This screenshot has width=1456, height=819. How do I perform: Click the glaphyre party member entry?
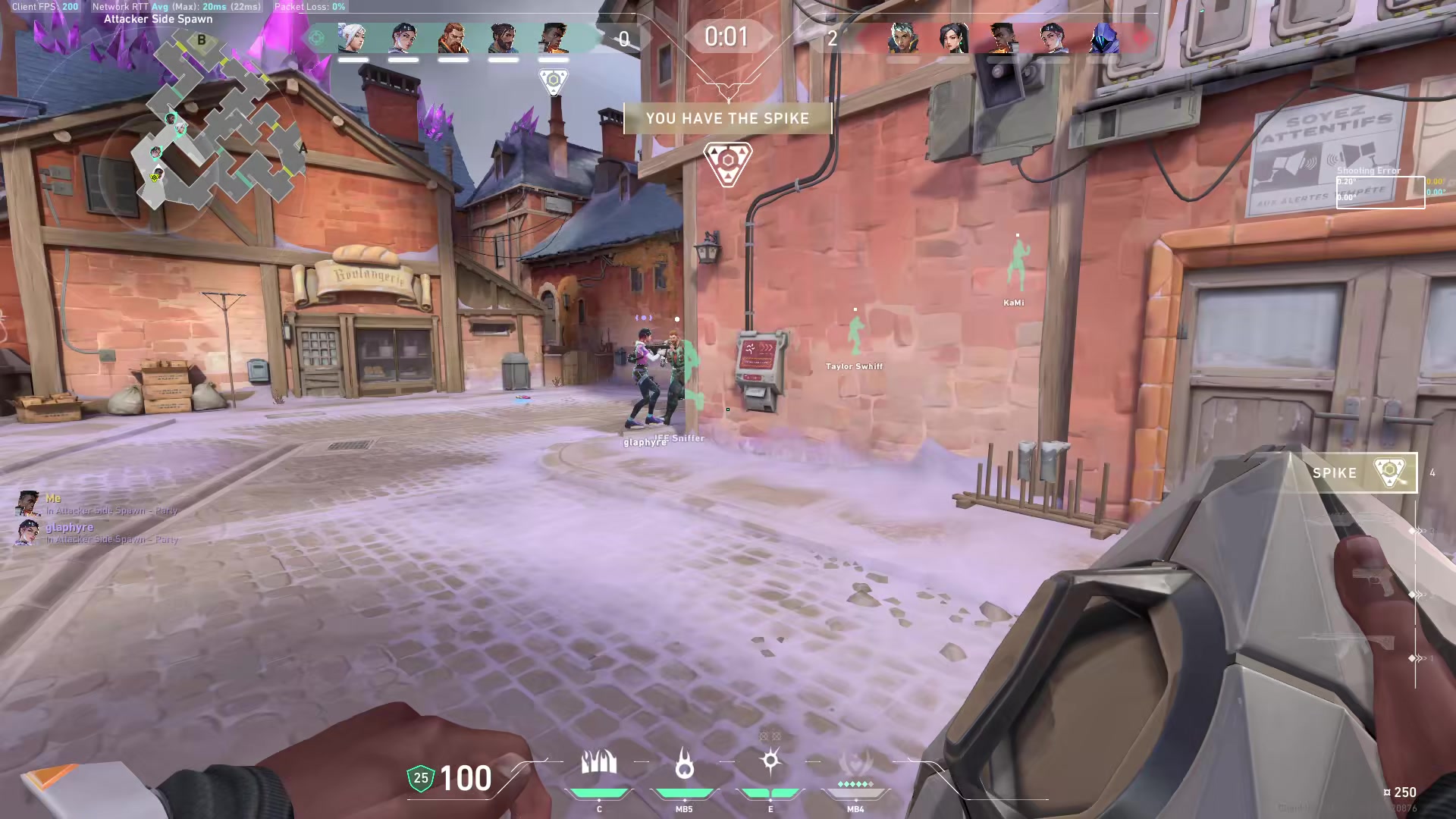coord(68,532)
